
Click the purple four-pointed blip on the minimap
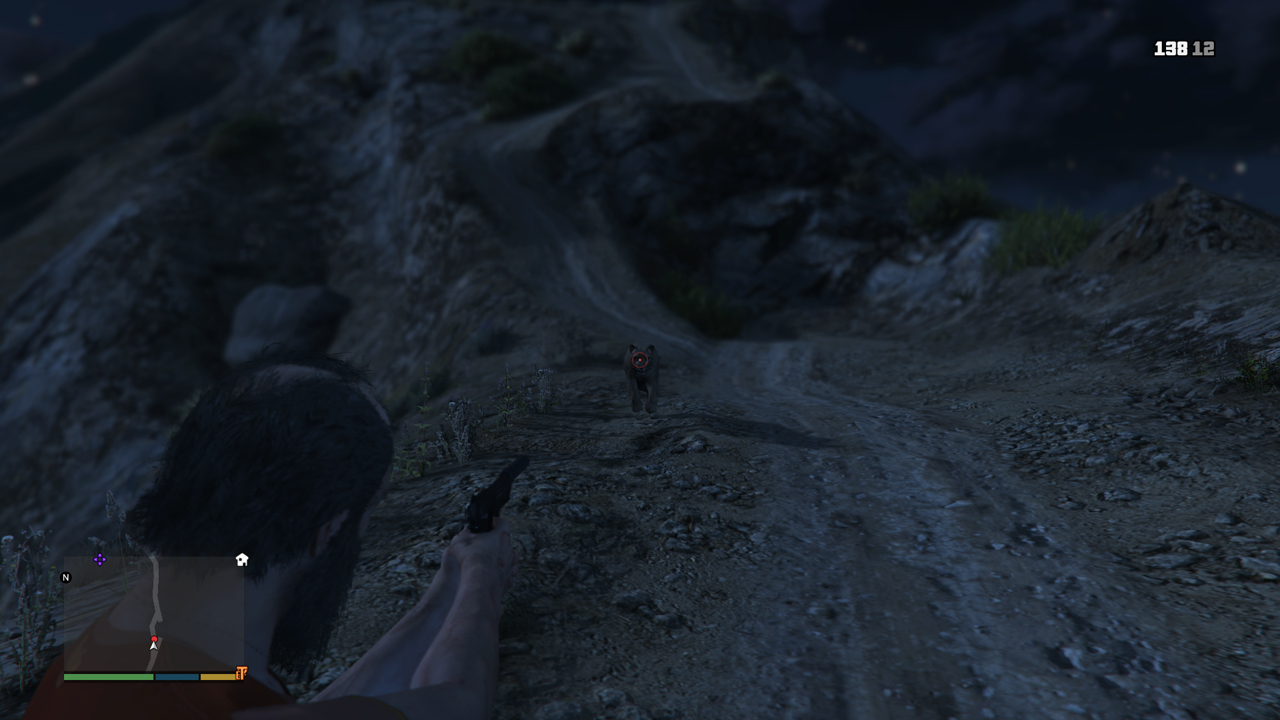coord(100,559)
